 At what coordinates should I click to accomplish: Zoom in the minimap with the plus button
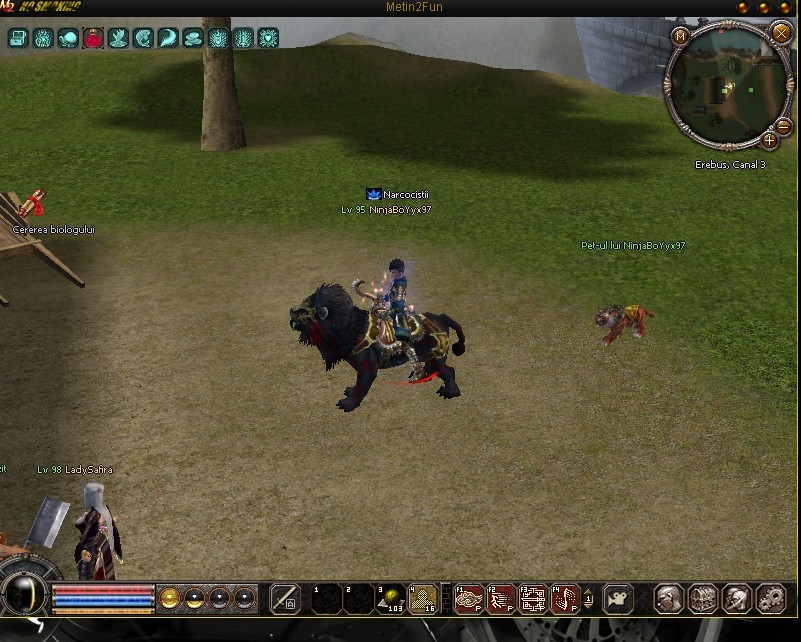pos(769,140)
